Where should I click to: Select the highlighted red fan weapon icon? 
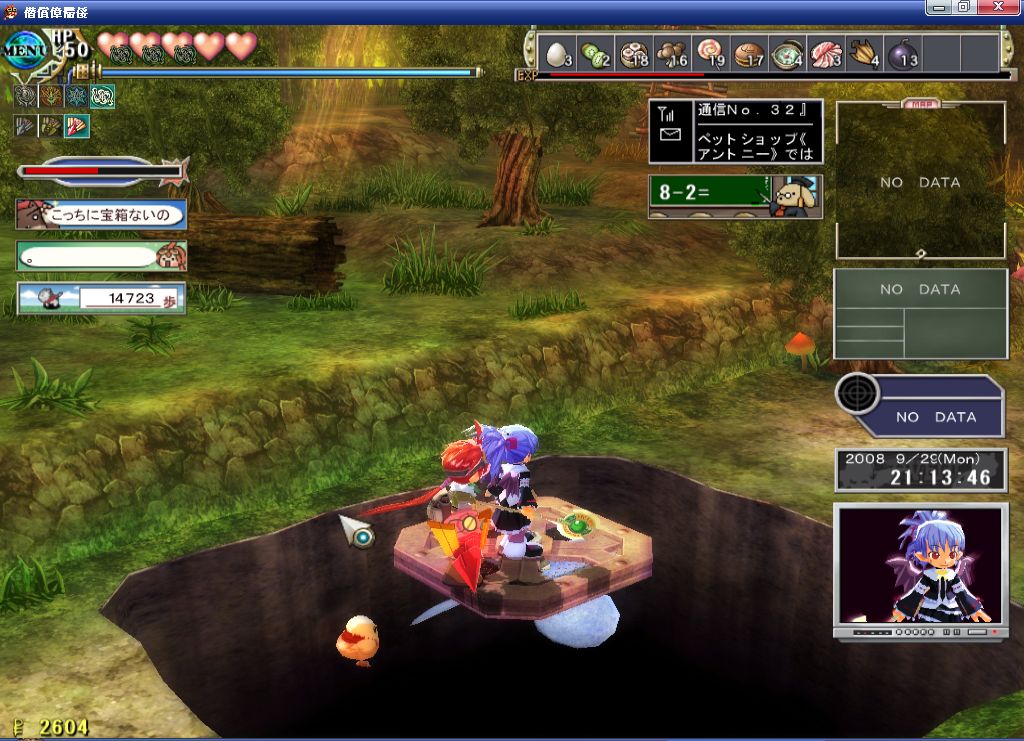pos(78,126)
